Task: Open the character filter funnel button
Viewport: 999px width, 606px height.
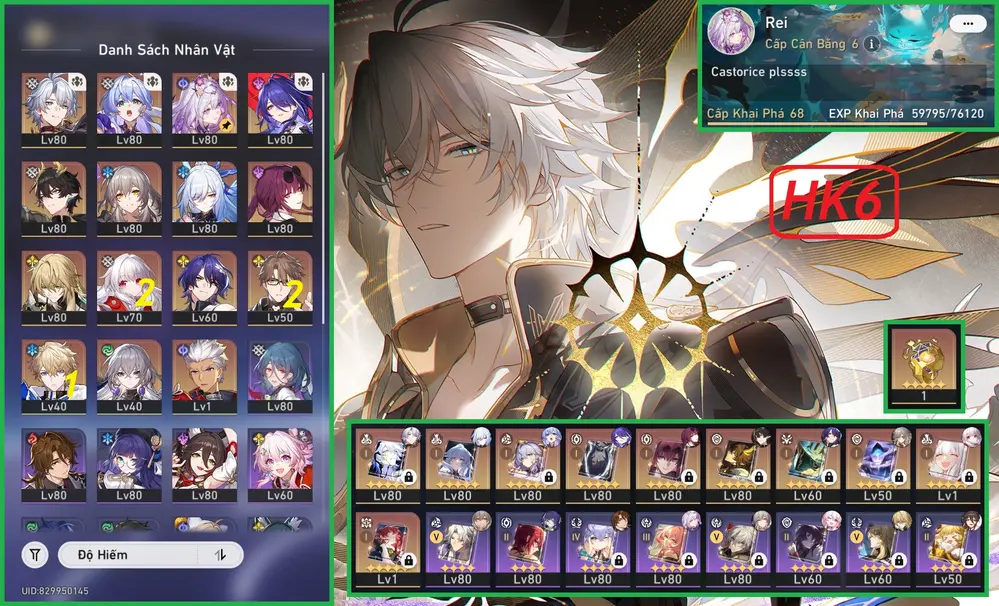Action: 36,554
